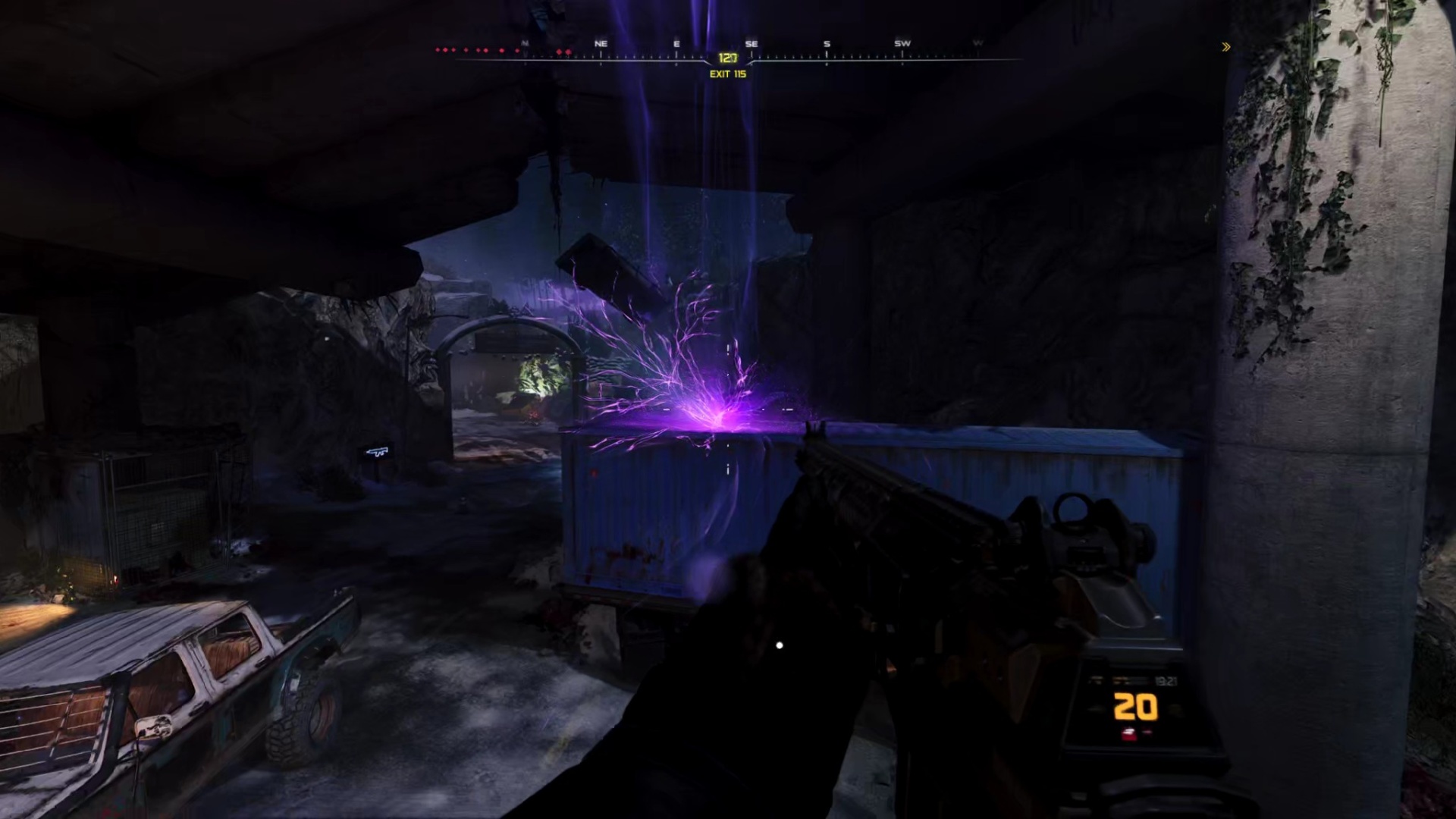Click the yellow 120 bearing readout
The height and width of the screenshot is (819, 1456).
pos(728,57)
